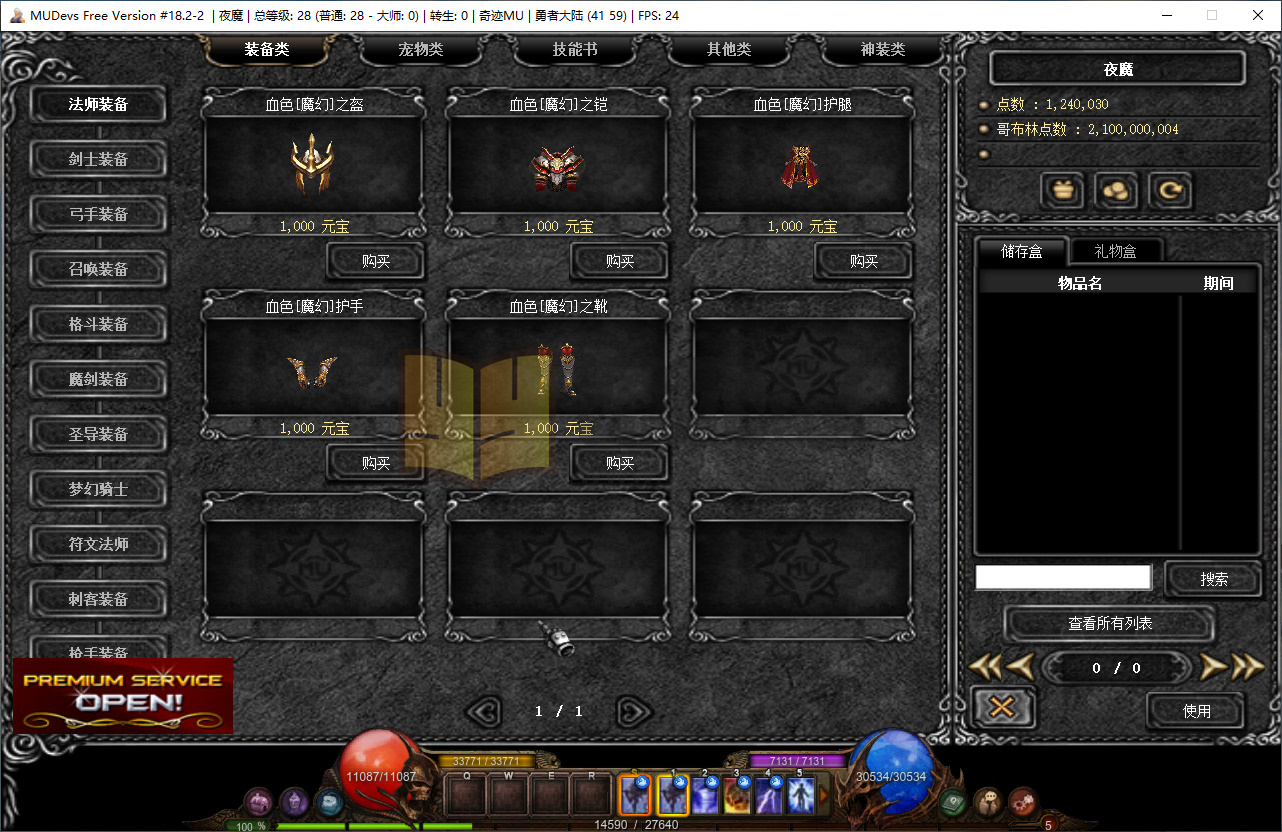Open the 技能书 category tab
1282x832 pixels.
(x=575, y=50)
